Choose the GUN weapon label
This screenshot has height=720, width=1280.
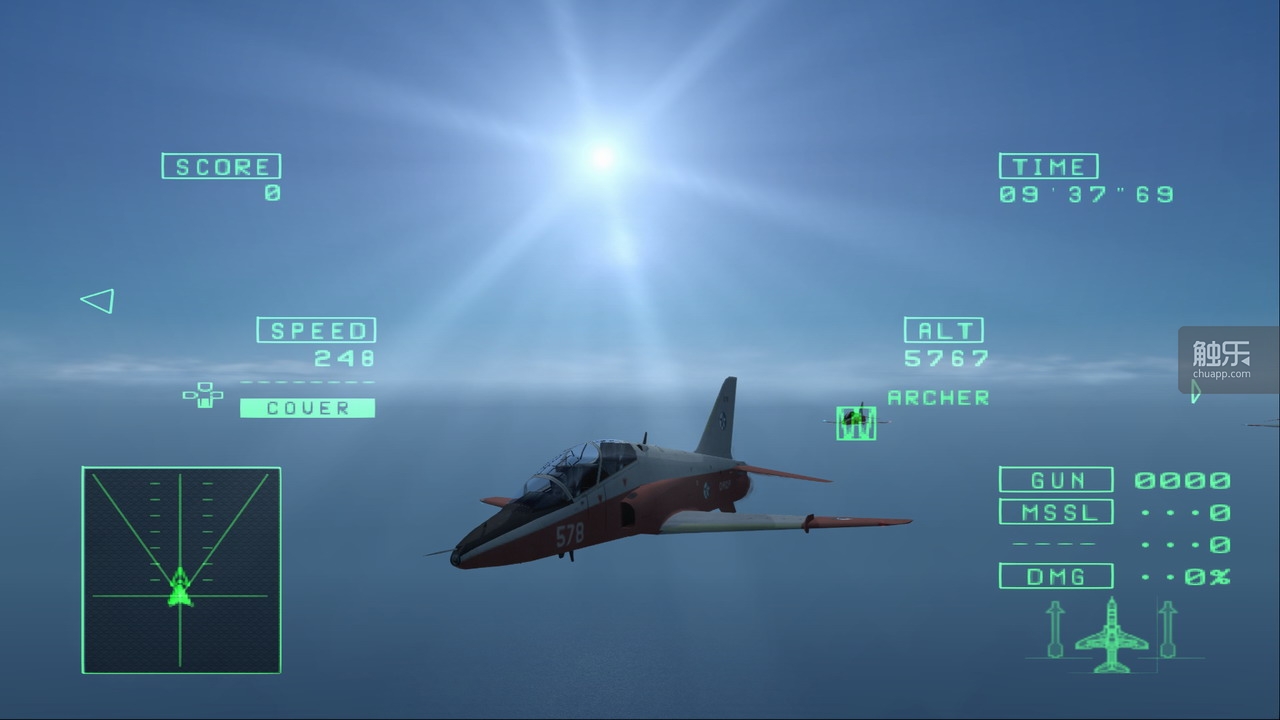(1056, 480)
